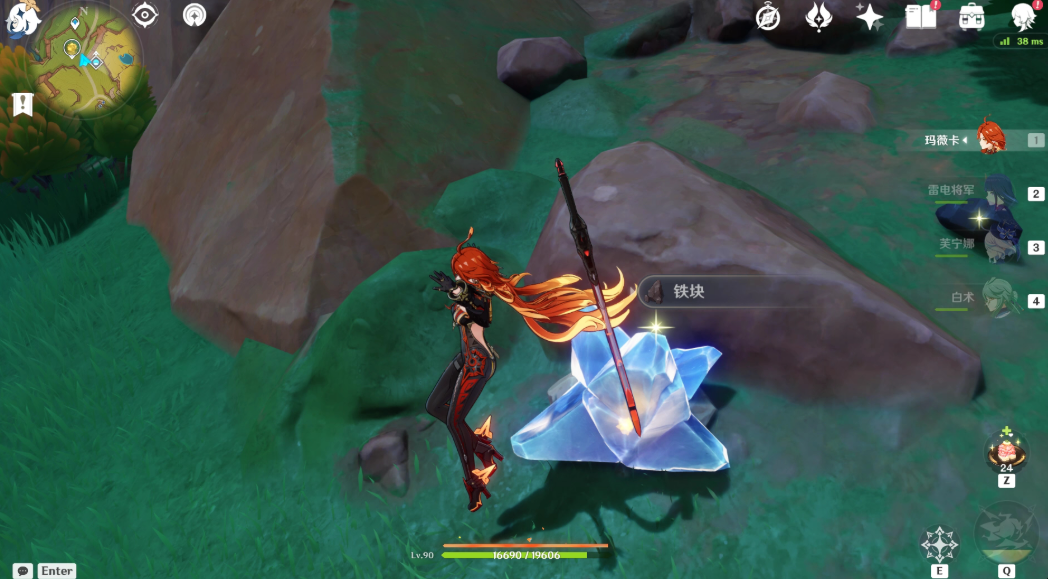Click the eye-shaped icon beside the minimap

click(x=146, y=15)
